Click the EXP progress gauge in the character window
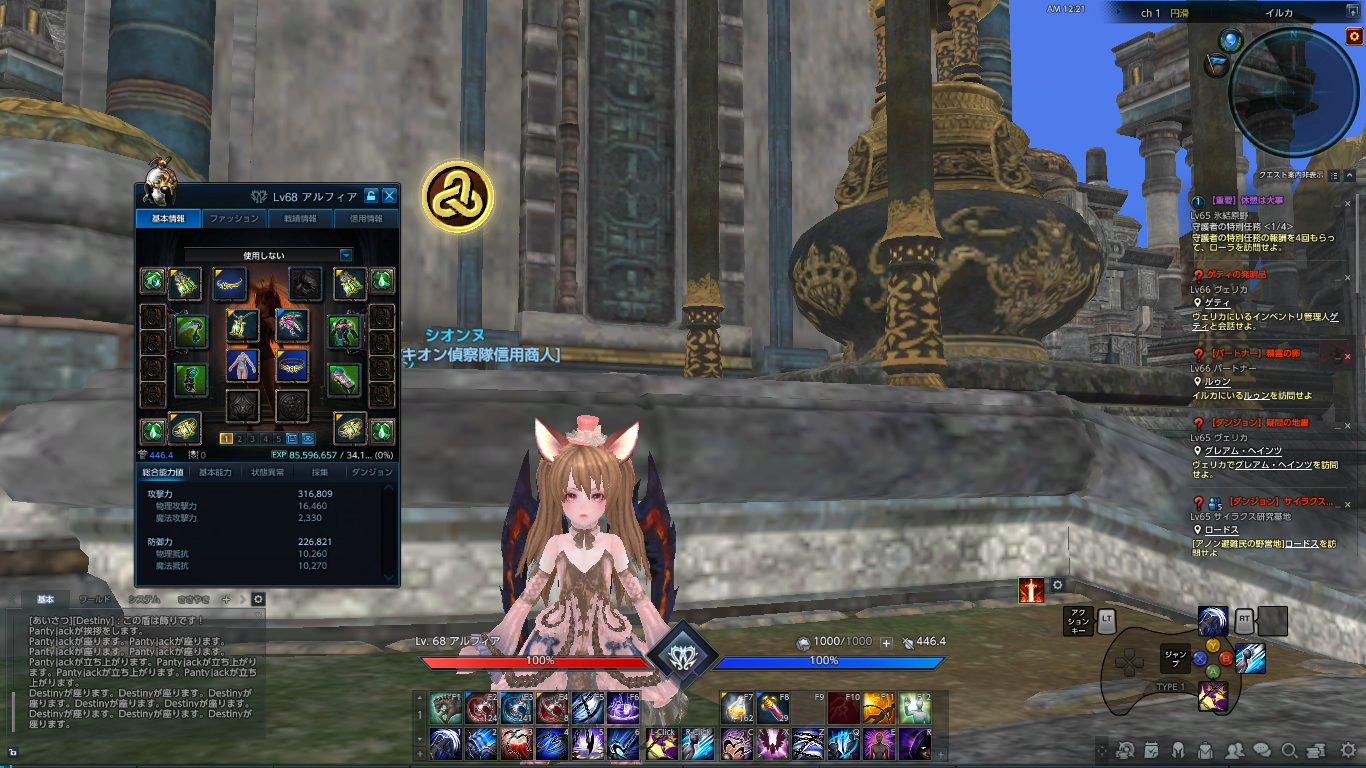Screen dimensions: 1366x768 330,453
